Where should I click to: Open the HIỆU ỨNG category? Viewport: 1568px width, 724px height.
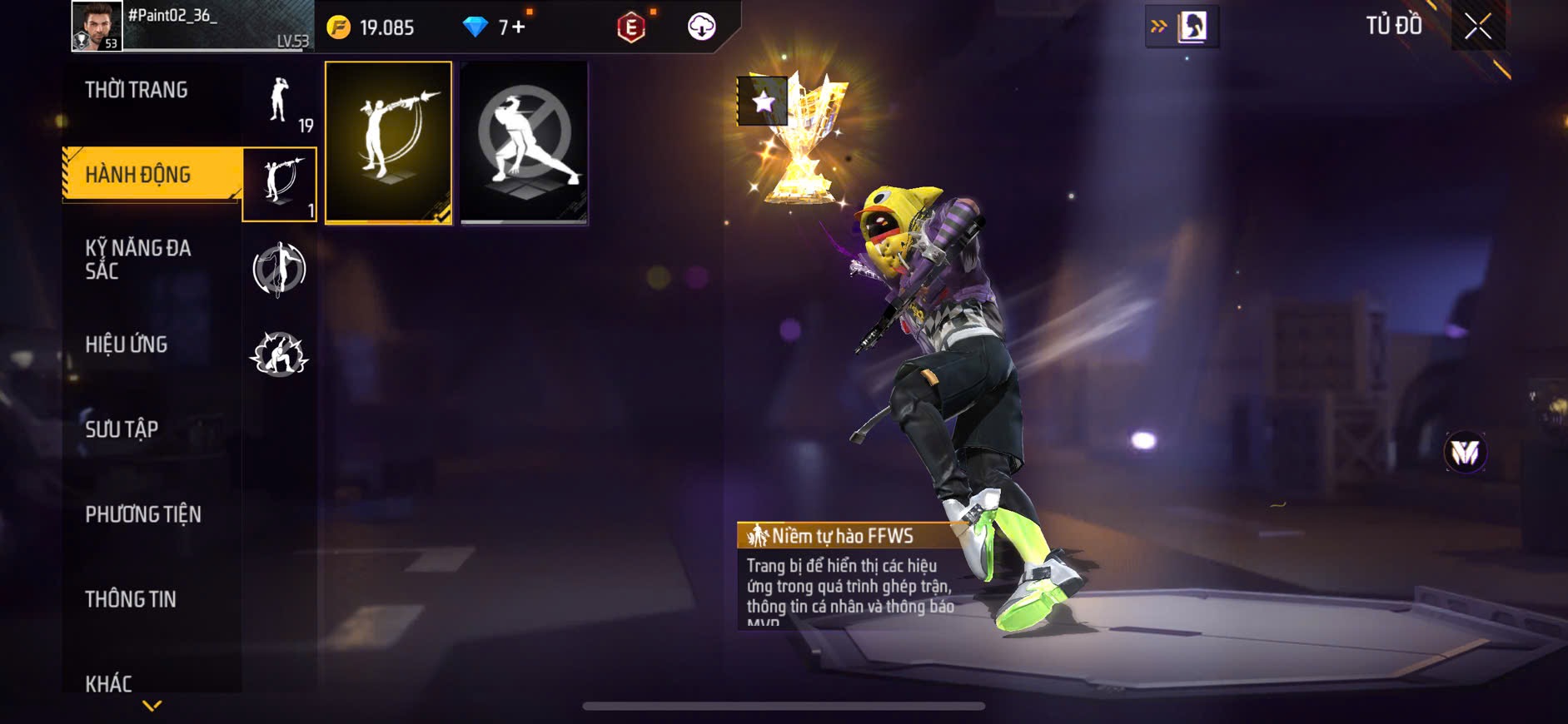(x=127, y=345)
